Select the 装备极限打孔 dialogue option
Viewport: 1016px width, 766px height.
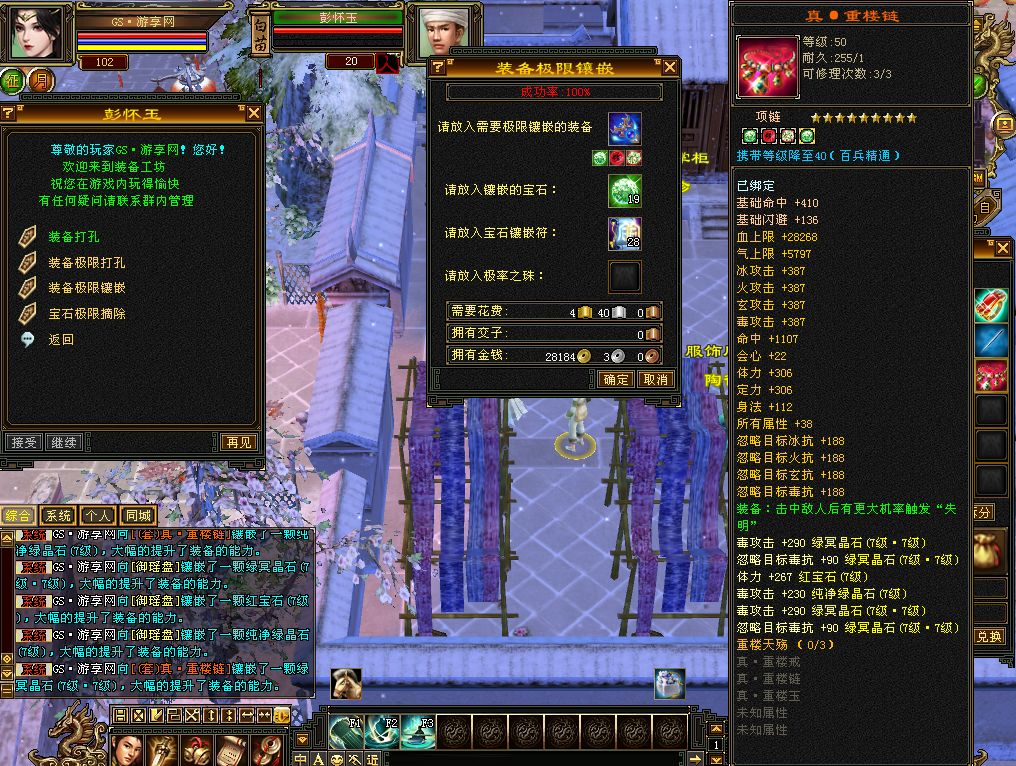coord(87,263)
